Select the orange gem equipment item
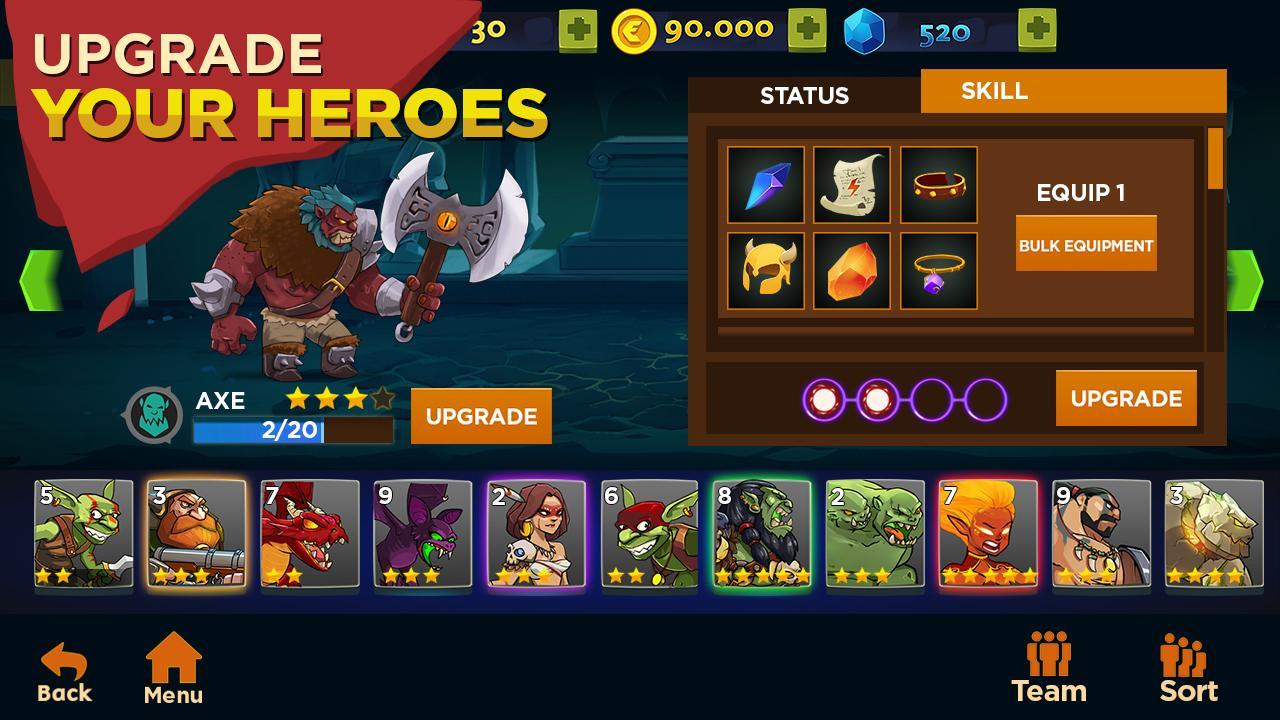1280x720 pixels. point(850,270)
